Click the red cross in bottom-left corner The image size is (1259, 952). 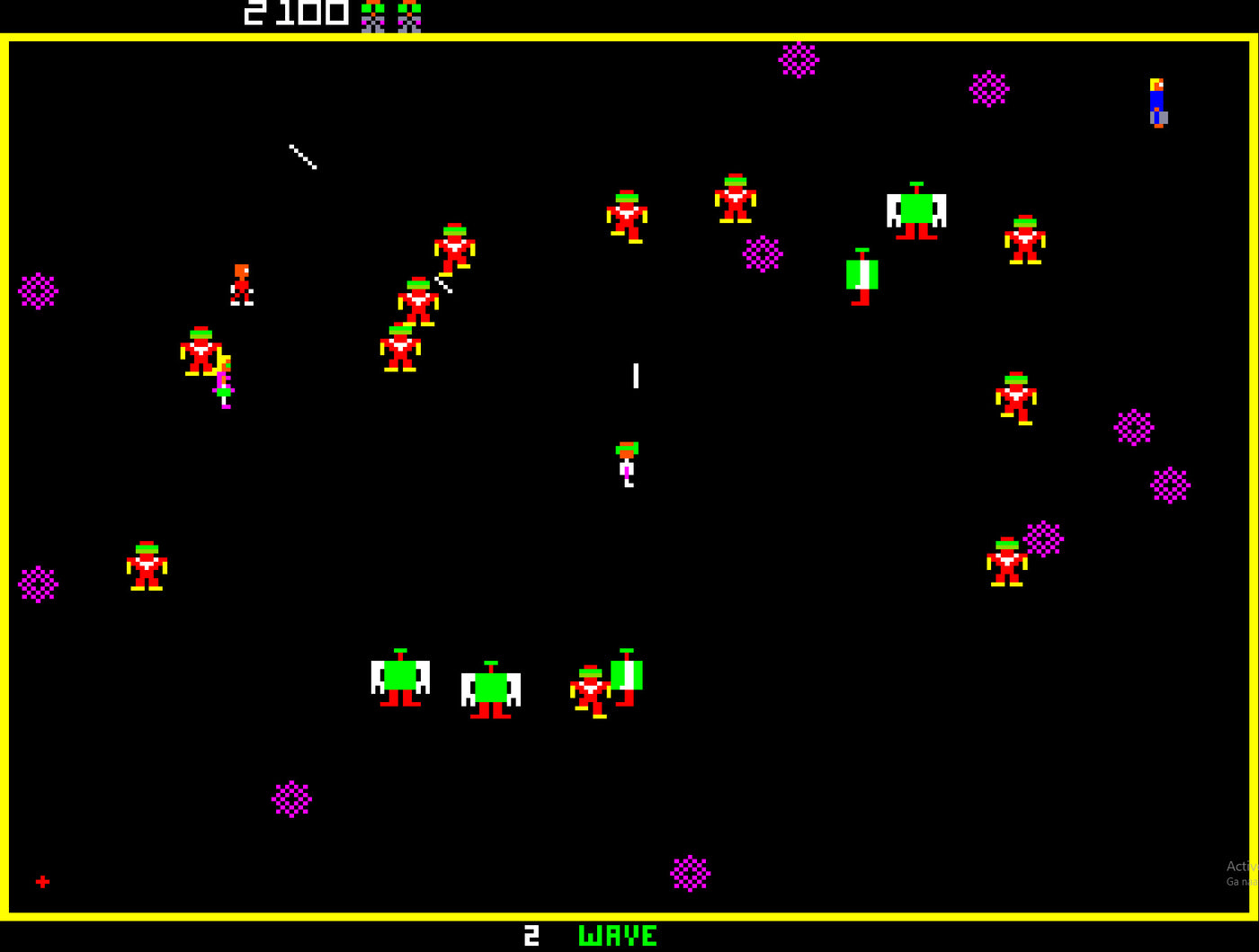point(42,881)
